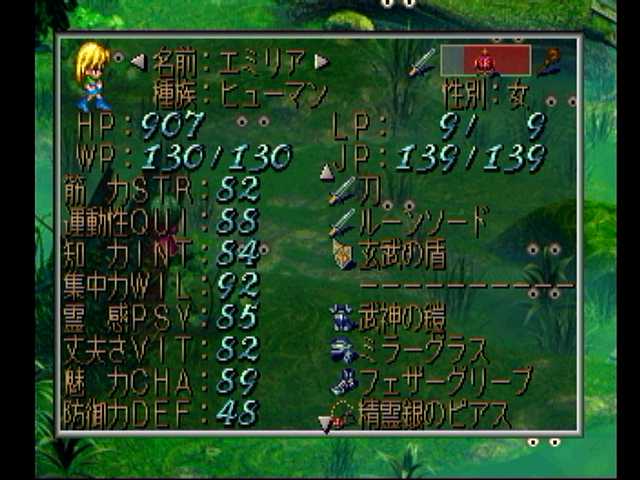Choose the ミラーグラス accessory entry
Screen dimensions: 640x480
coord(410,350)
